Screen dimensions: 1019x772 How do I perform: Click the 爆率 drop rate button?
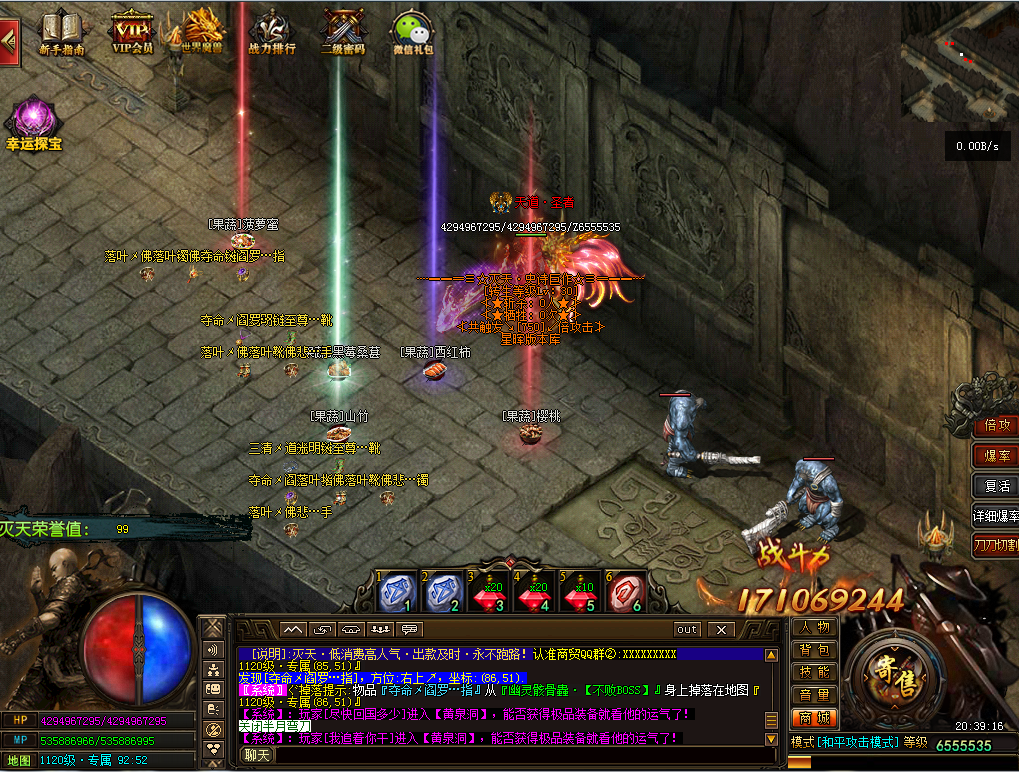[996, 455]
